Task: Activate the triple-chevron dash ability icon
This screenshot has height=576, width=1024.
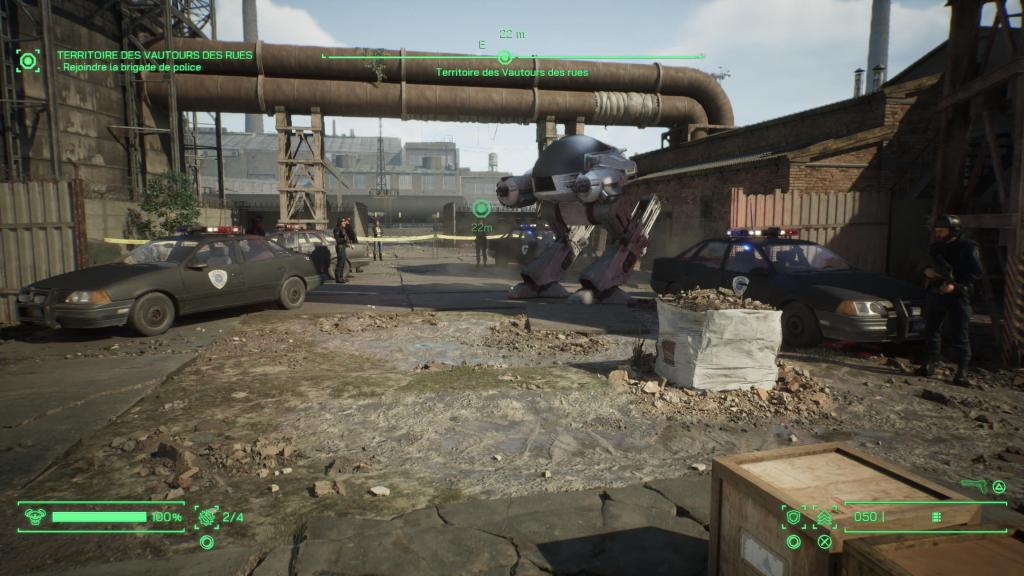Action: [825, 517]
